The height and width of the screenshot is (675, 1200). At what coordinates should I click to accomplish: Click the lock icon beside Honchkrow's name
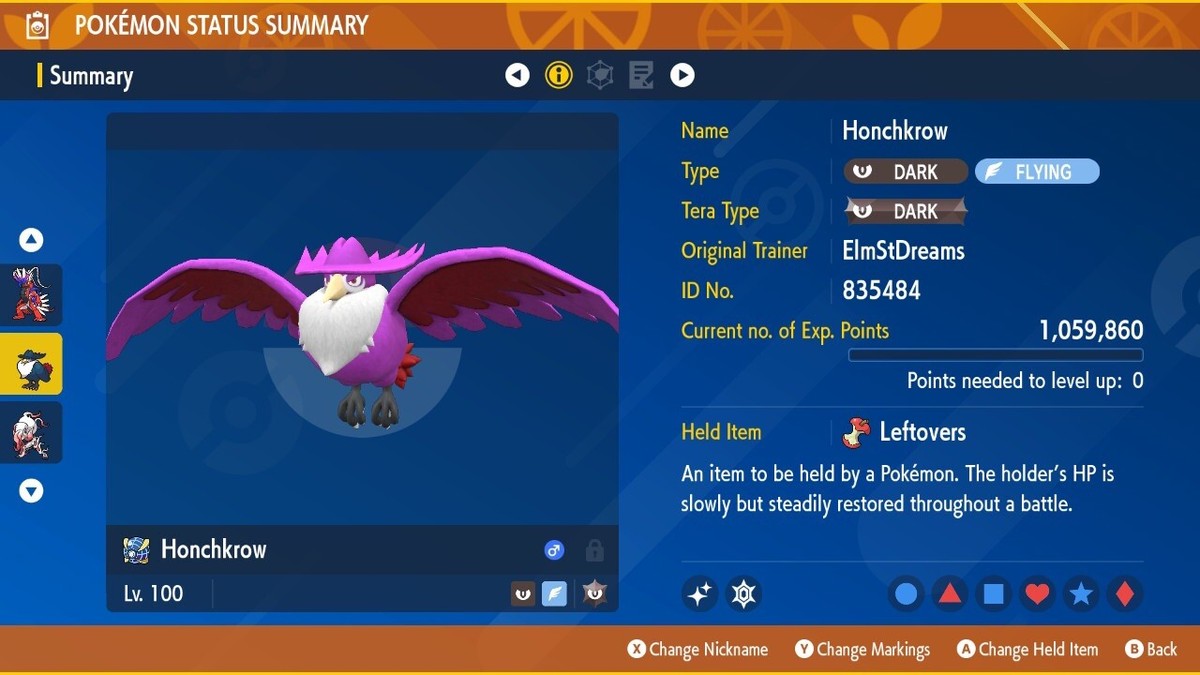coord(594,550)
